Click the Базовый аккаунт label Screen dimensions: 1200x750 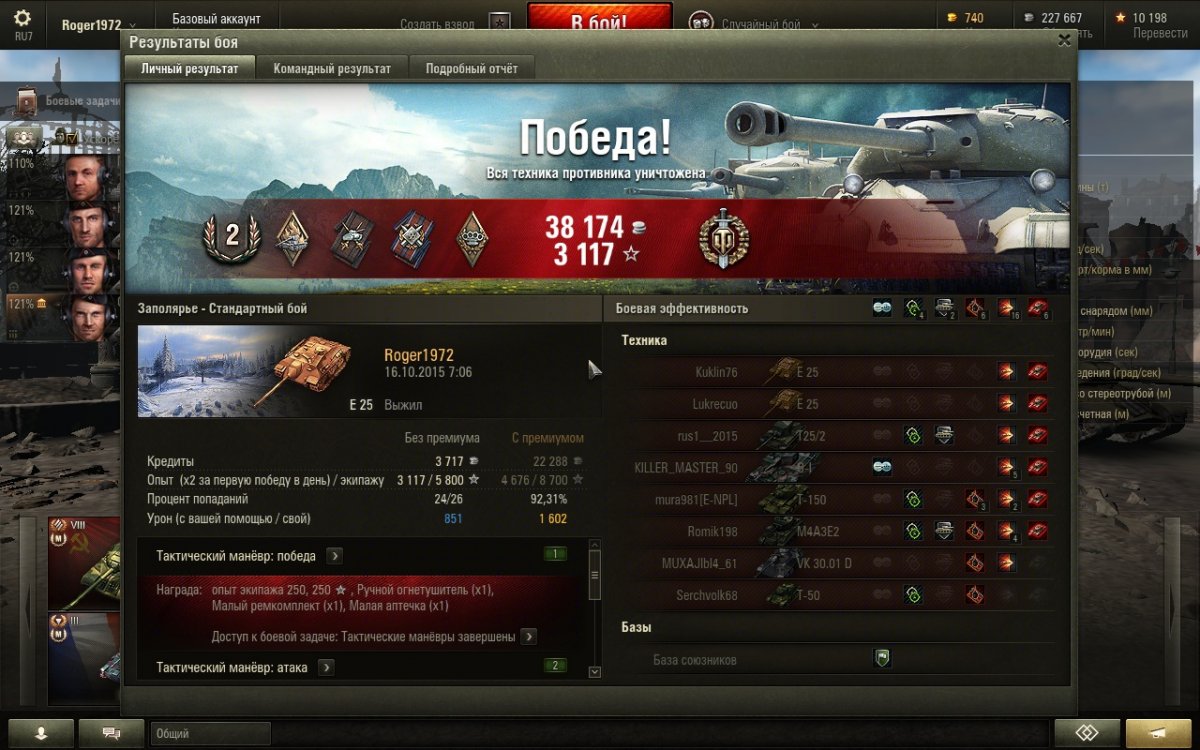point(216,19)
